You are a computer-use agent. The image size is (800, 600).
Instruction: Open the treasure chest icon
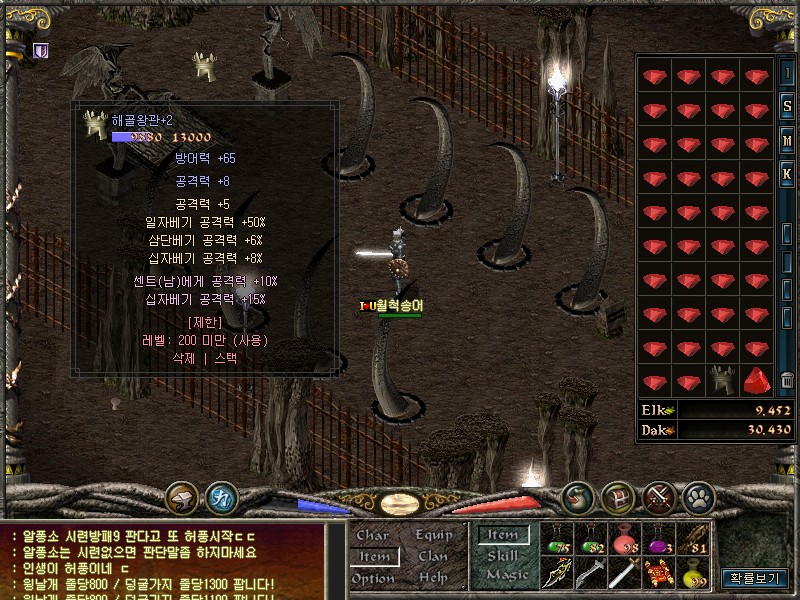618,496
